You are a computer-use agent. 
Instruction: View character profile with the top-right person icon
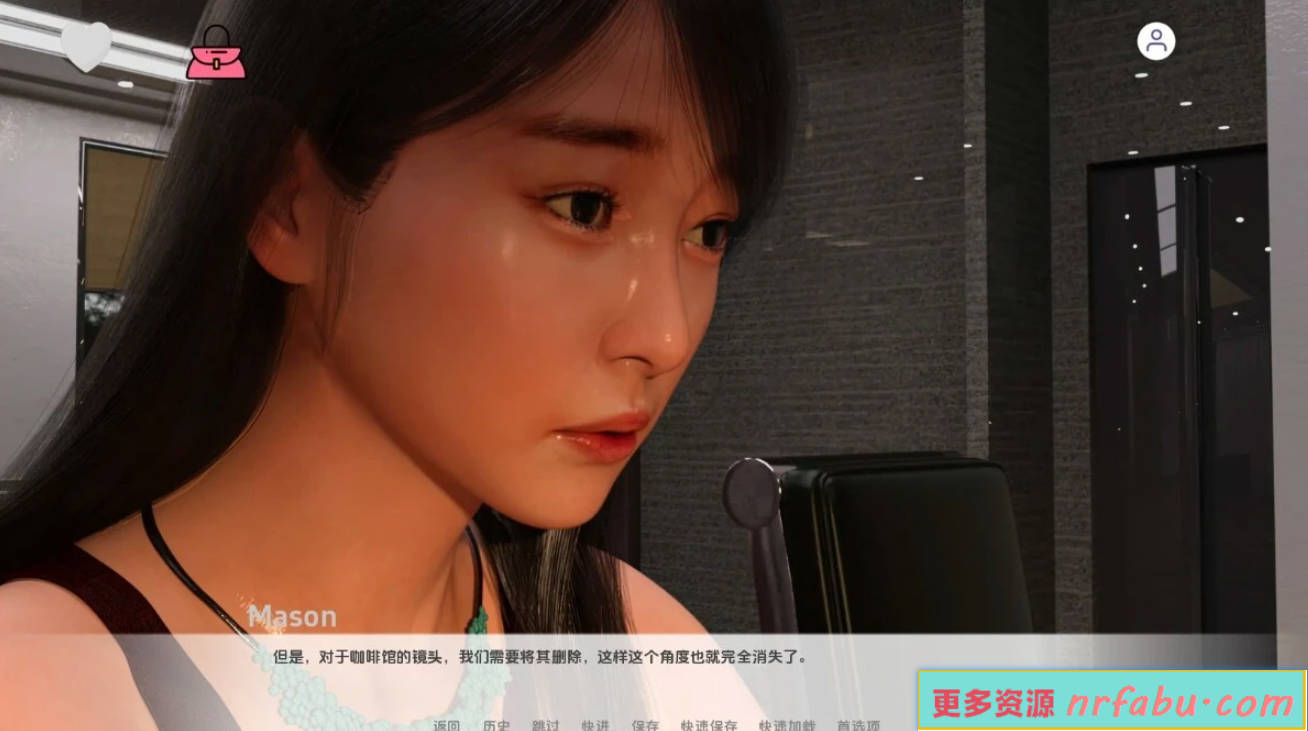[x=1156, y=42]
